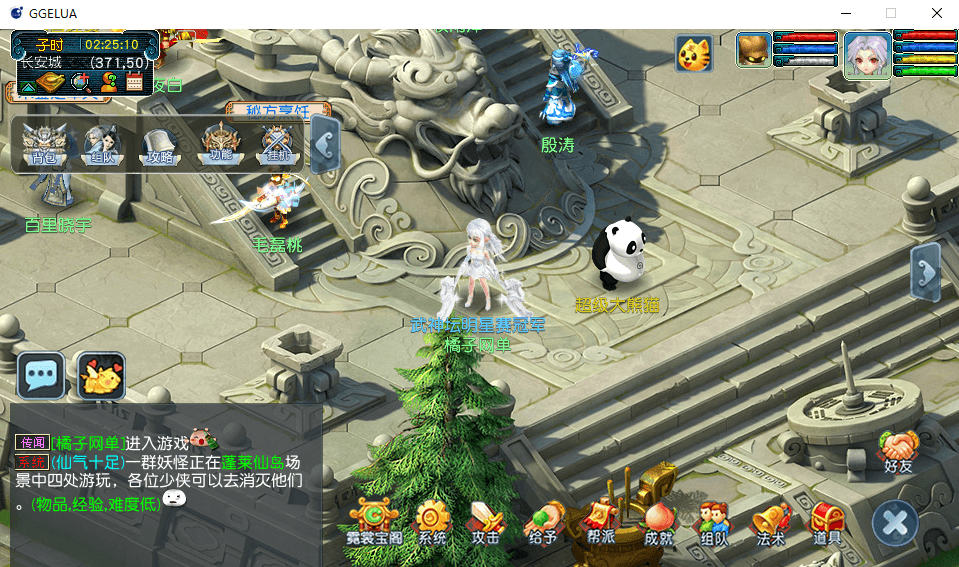
Task: Open the 系统 system settings
Action: (432, 521)
